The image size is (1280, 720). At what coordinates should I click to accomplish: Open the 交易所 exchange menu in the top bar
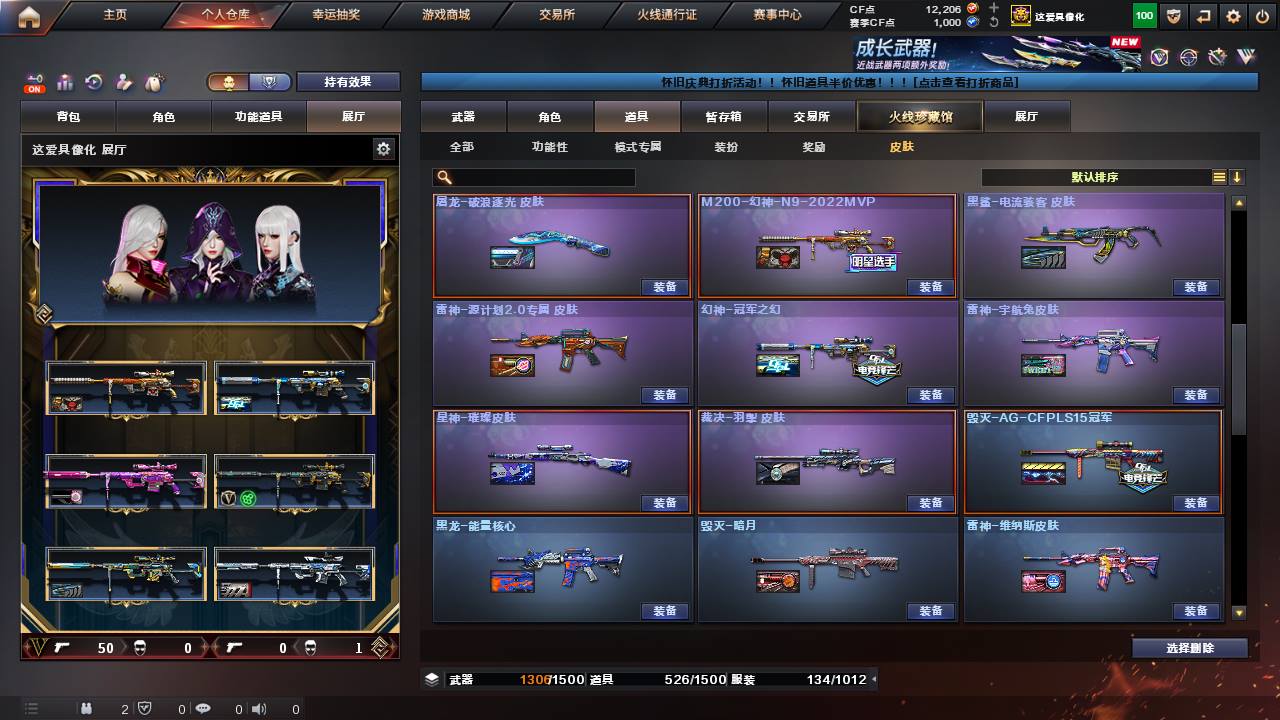click(556, 15)
